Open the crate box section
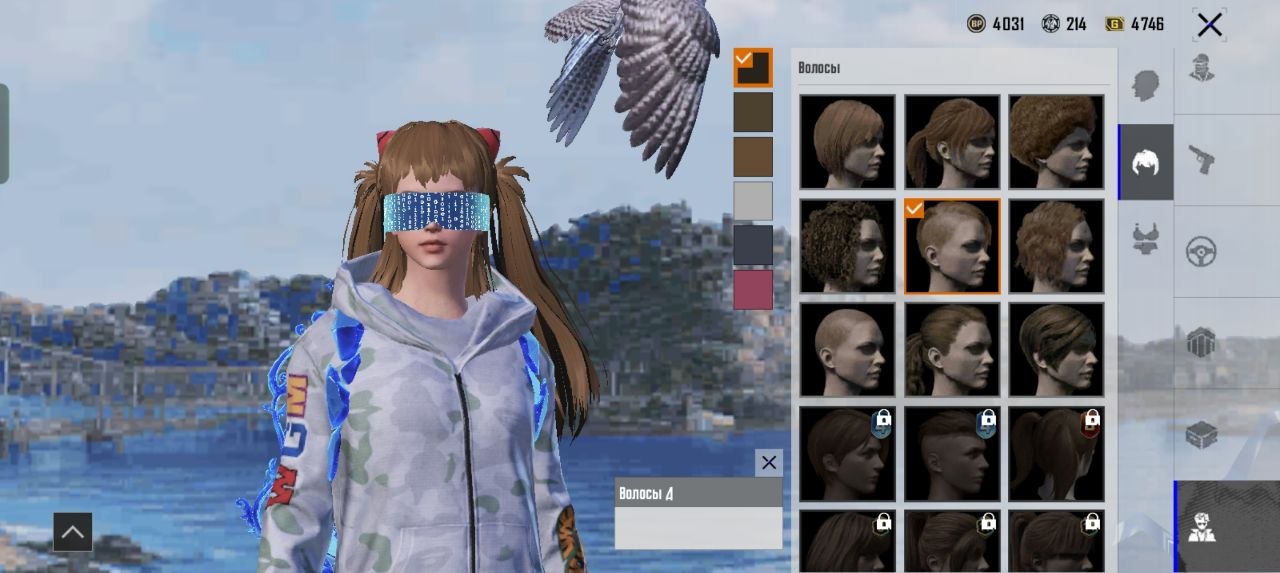1280x573 pixels. 1201,434
